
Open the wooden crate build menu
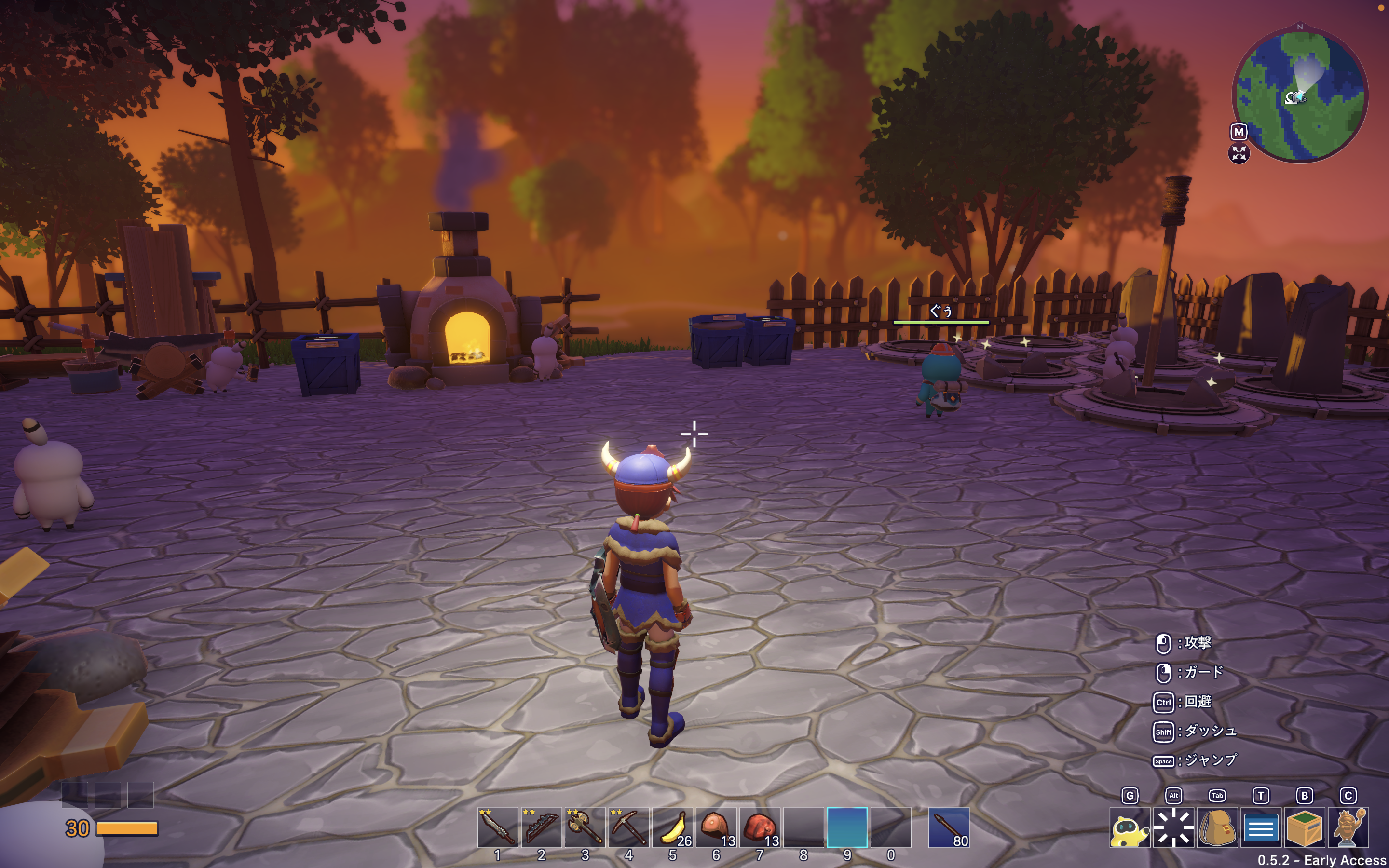click(x=1304, y=828)
